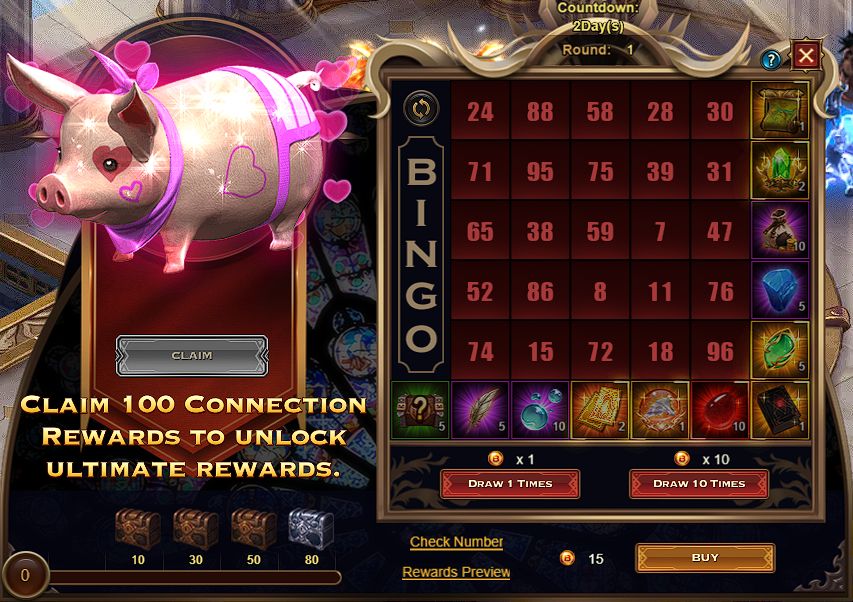
Task: Inspect the treasure map row reward
Action: pyautogui.click(x=780, y=110)
